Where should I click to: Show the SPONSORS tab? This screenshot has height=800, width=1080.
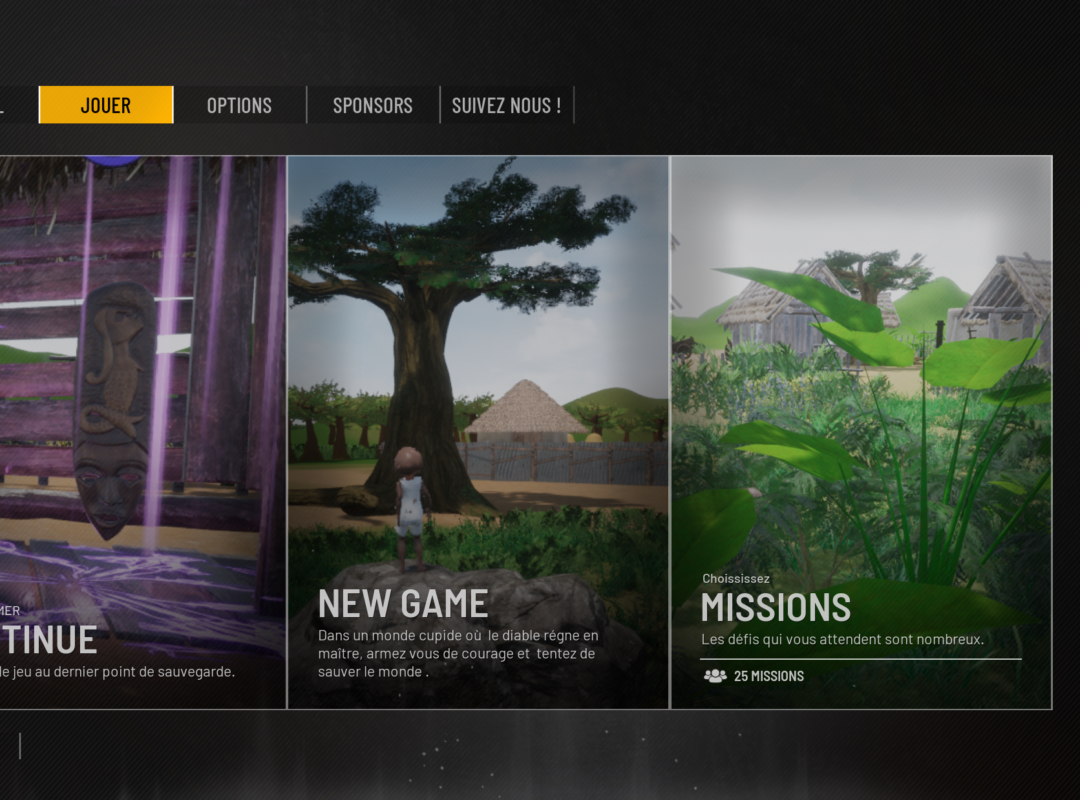(x=372, y=105)
